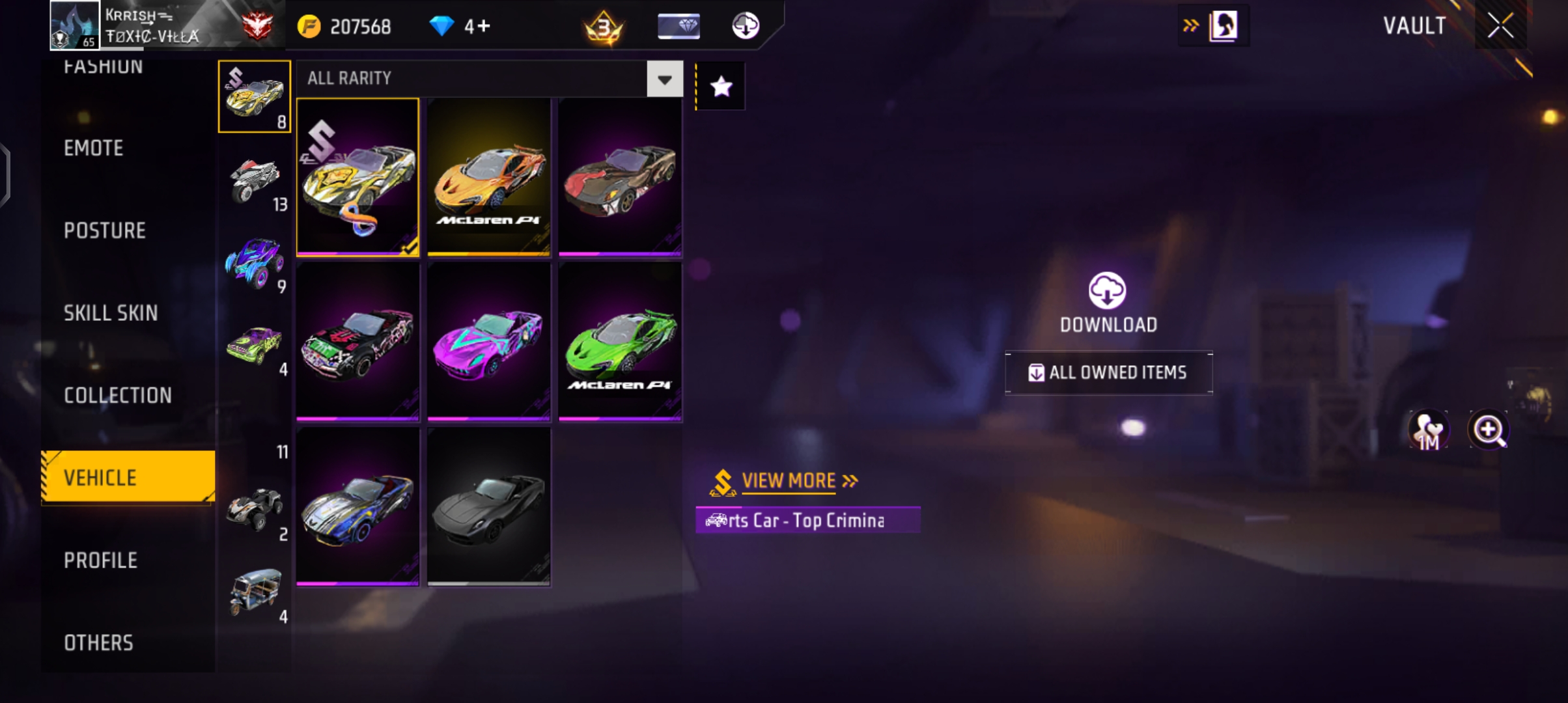Click the VIEW MORE link

pyautogui.click(x=789, y=481)
